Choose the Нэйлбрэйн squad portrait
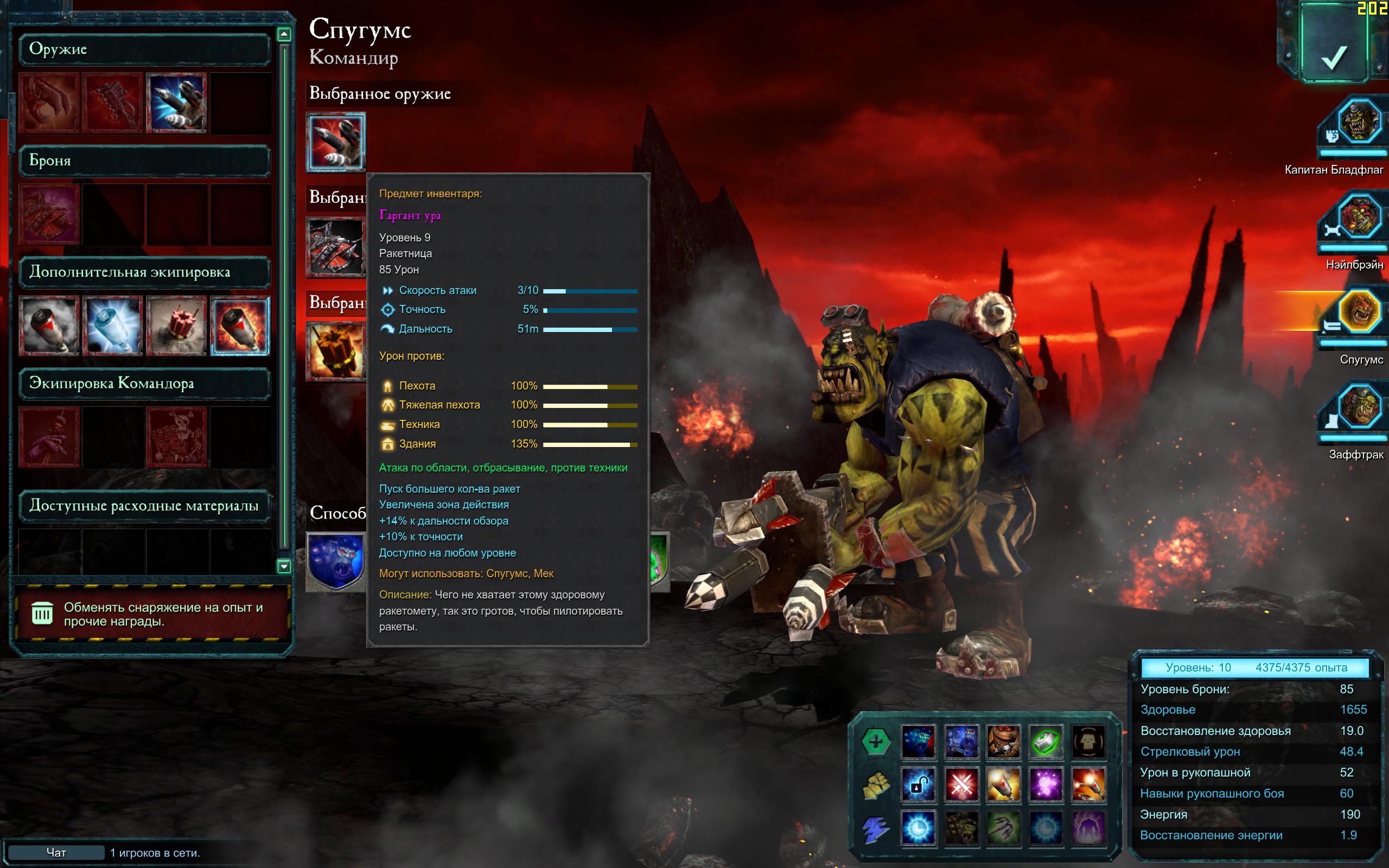Screen dimensions: 1389x868 1359,218
